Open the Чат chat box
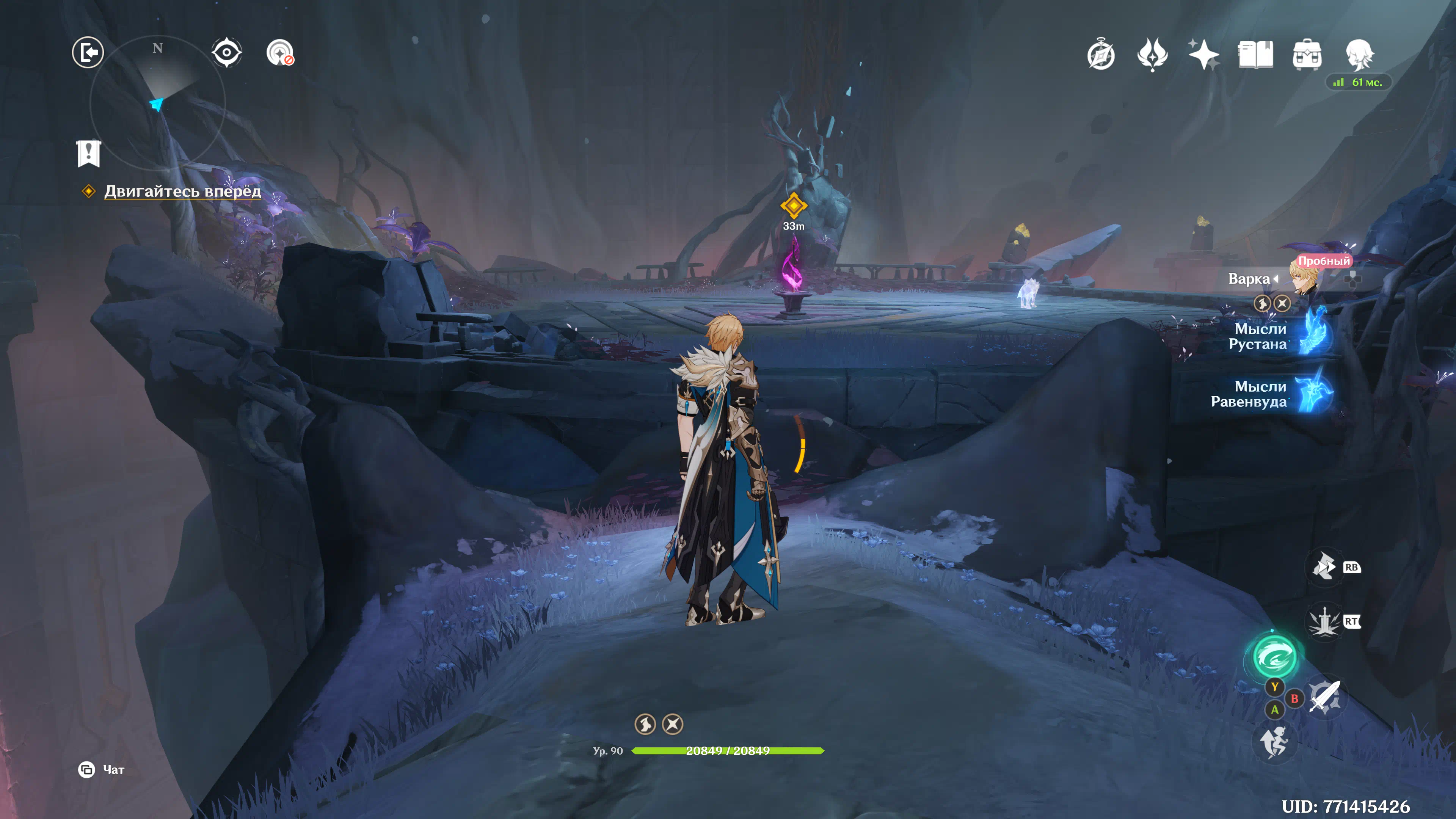The width and height of the screenshot is (1456, 819). point(102,769)
